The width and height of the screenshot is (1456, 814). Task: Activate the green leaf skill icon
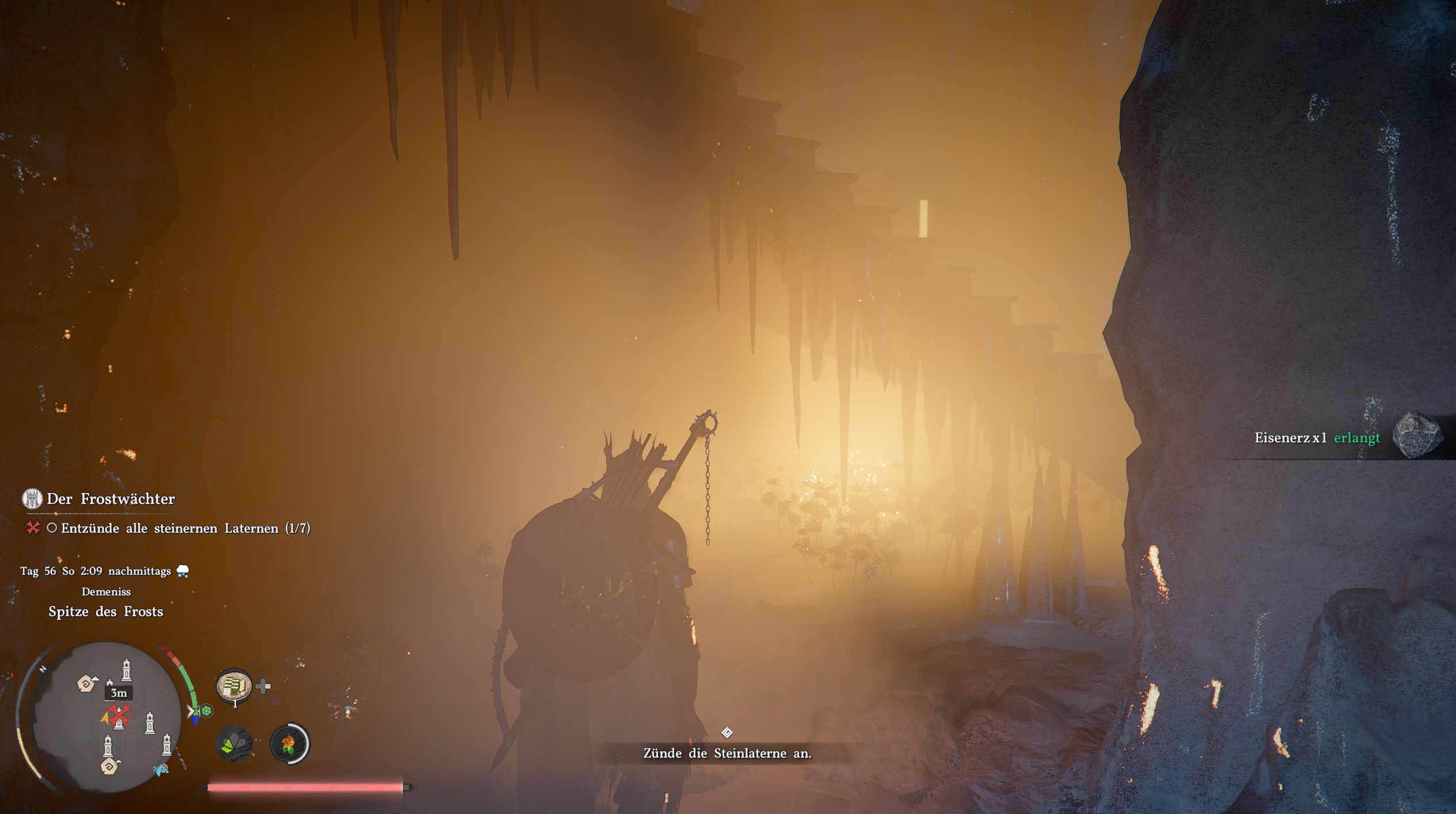234,744
